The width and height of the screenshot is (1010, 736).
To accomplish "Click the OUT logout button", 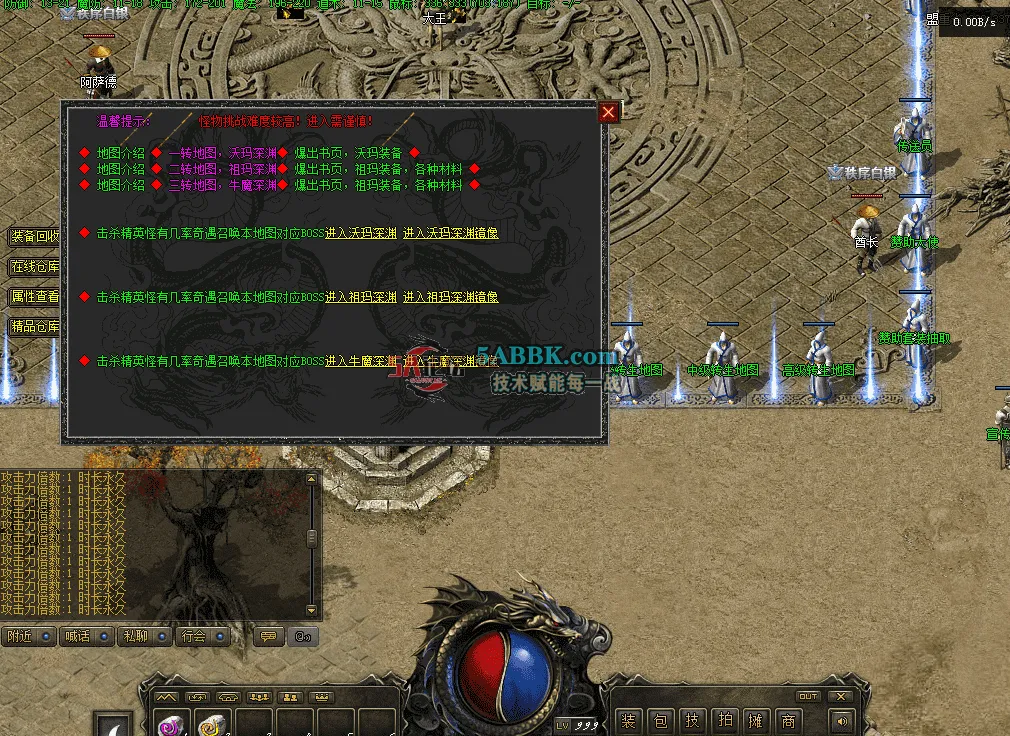I will point(807,696).
